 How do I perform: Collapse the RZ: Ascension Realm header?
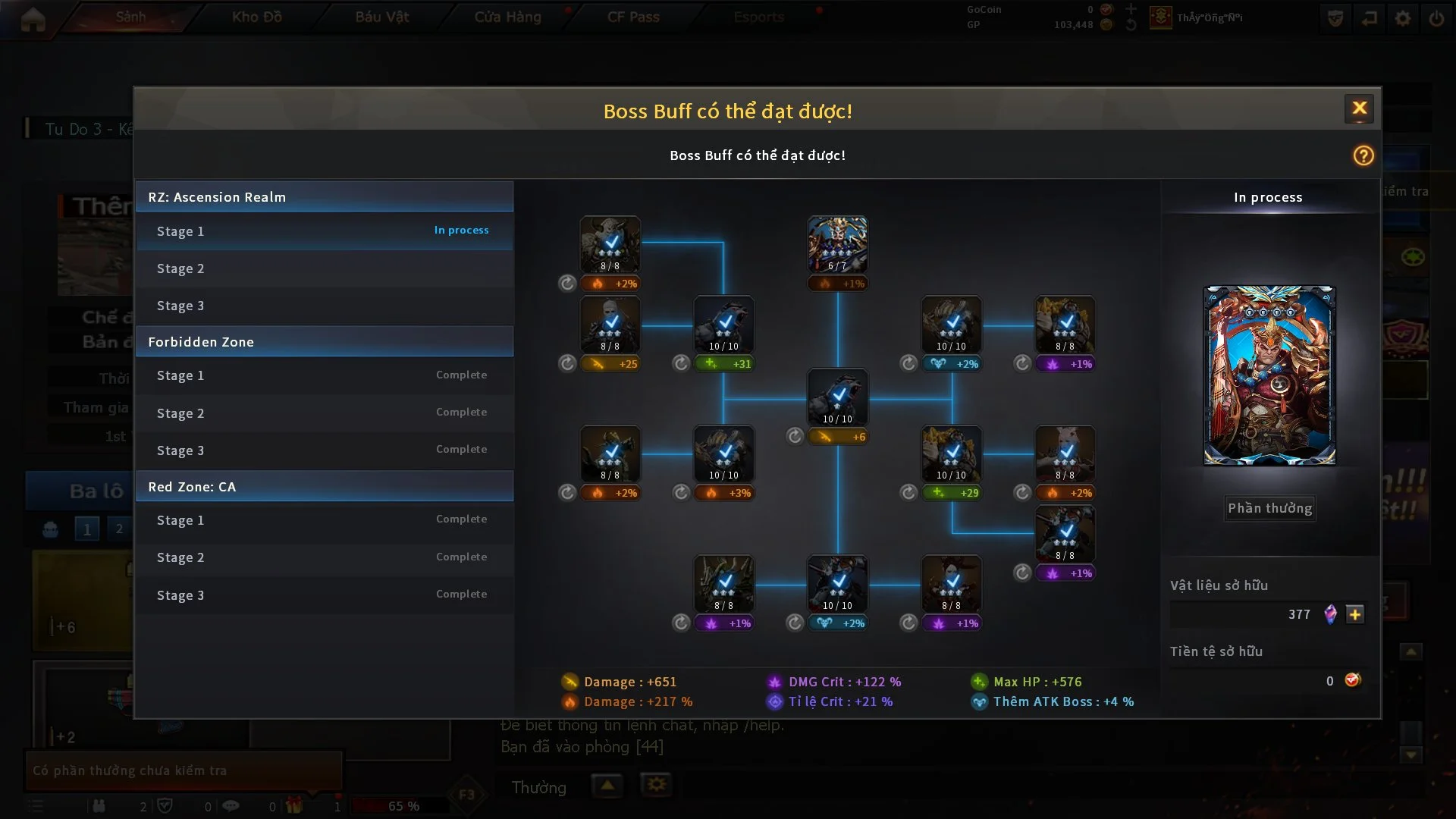click(x=325, y=197)
